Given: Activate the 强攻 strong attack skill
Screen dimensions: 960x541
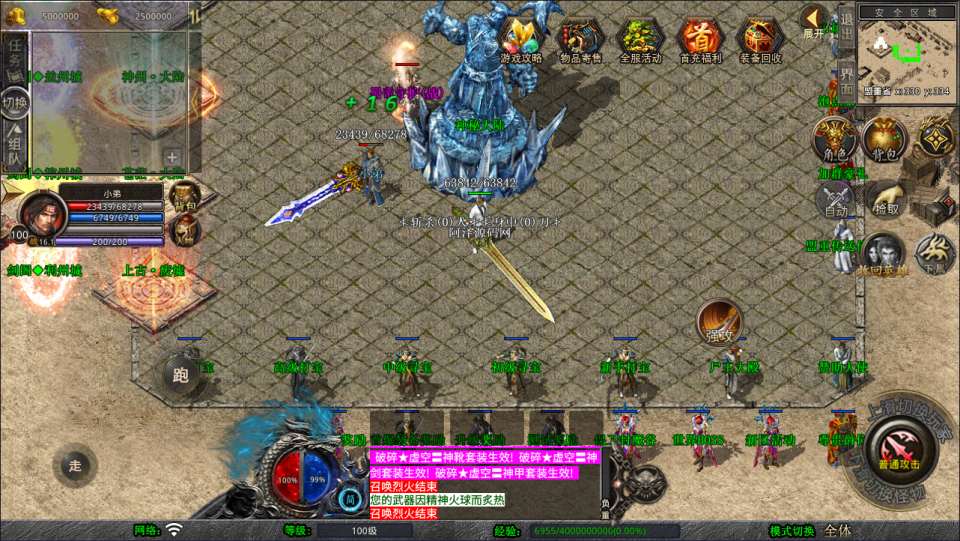Looking at the screenshot, I should pos(718,322).
